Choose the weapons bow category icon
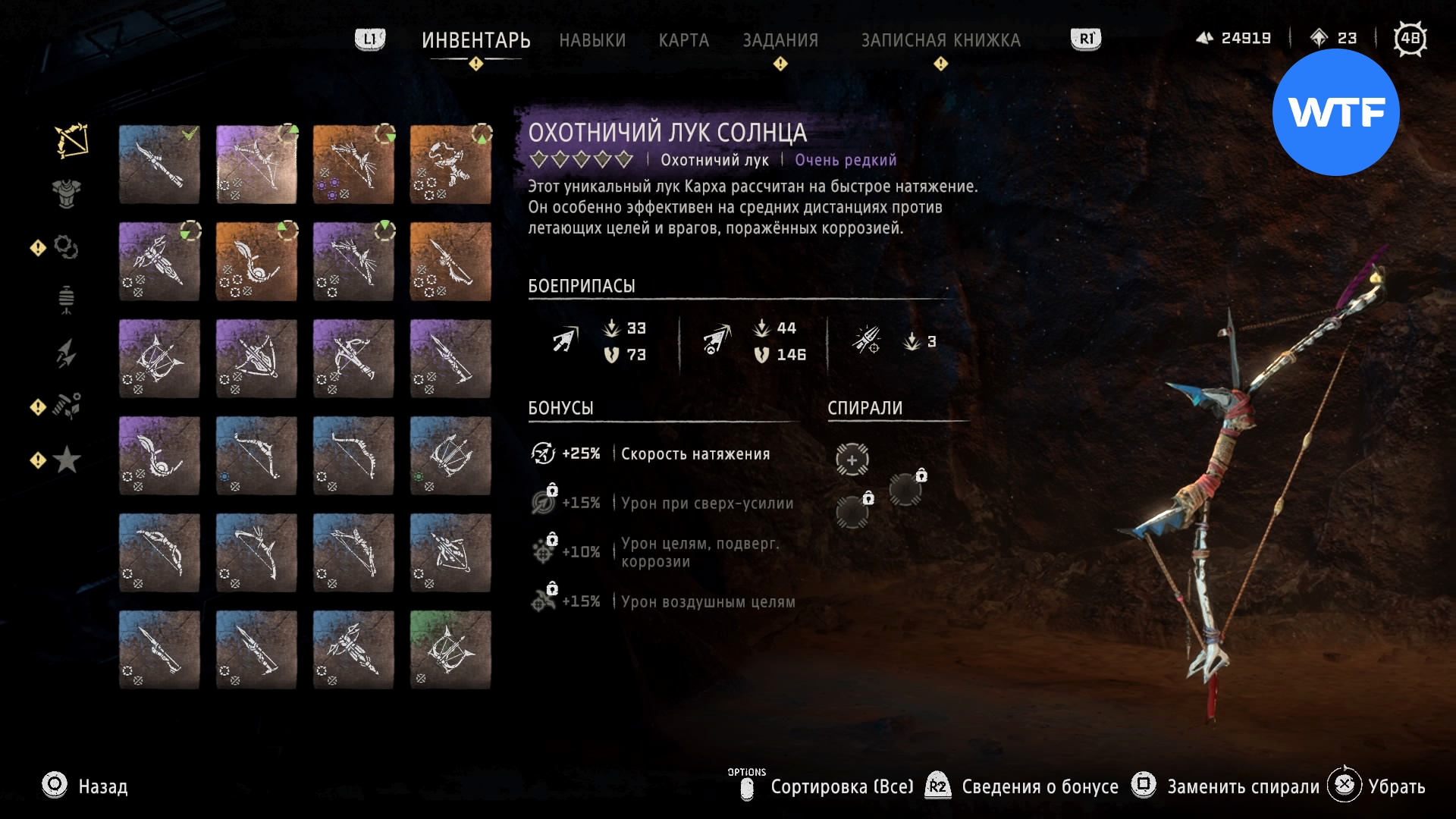Viewport: 1456px width, 819px height. point(71,141)
